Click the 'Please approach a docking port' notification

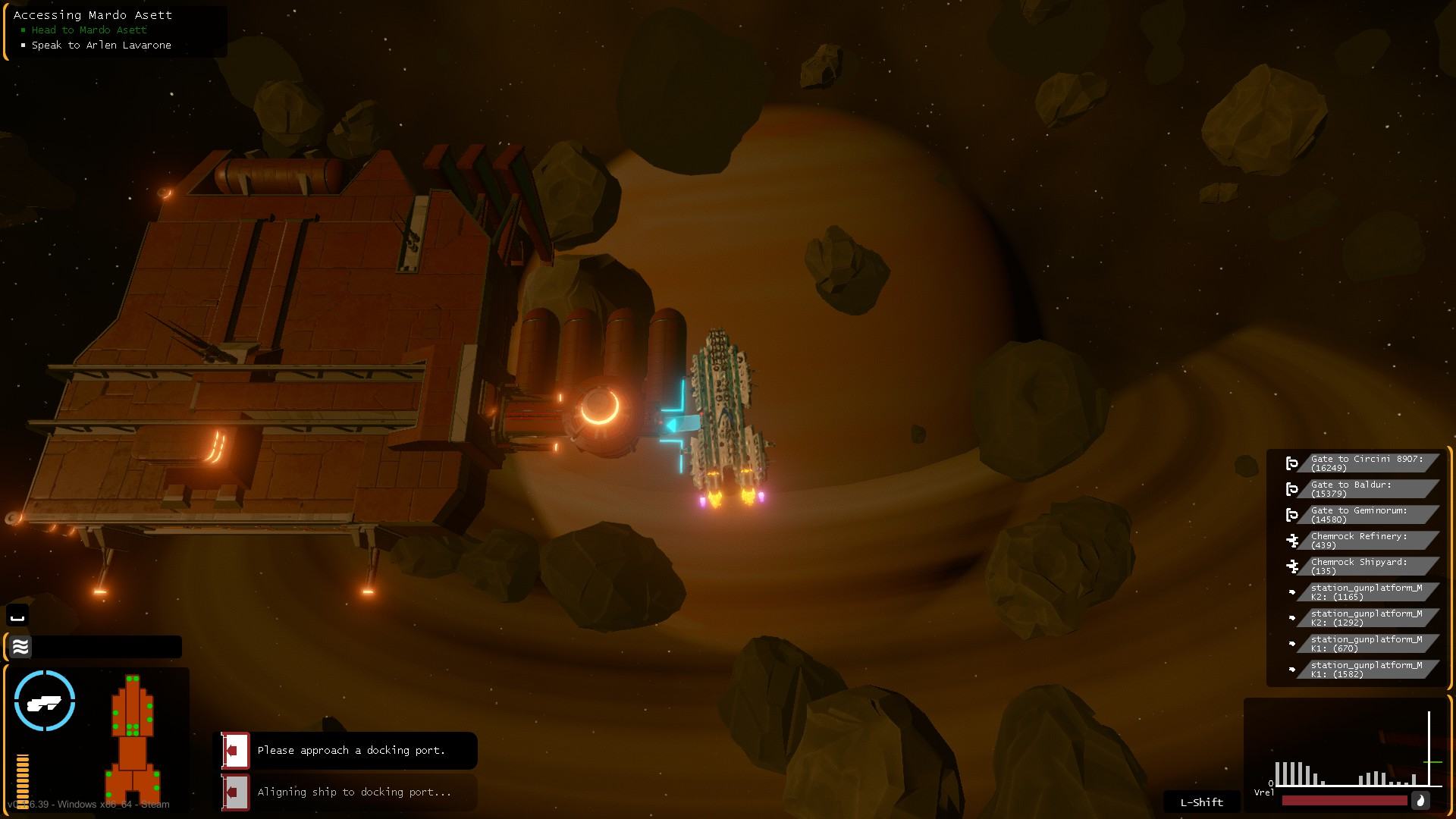tap(351, 751)
